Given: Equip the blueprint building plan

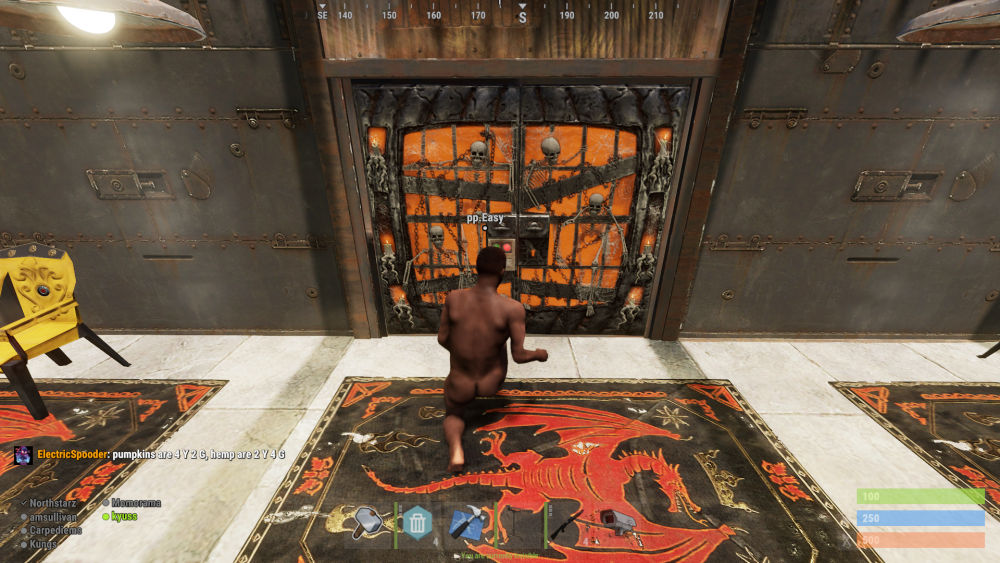Looking at the screenshot, I should pyautogui.click(x=467, y=523).
